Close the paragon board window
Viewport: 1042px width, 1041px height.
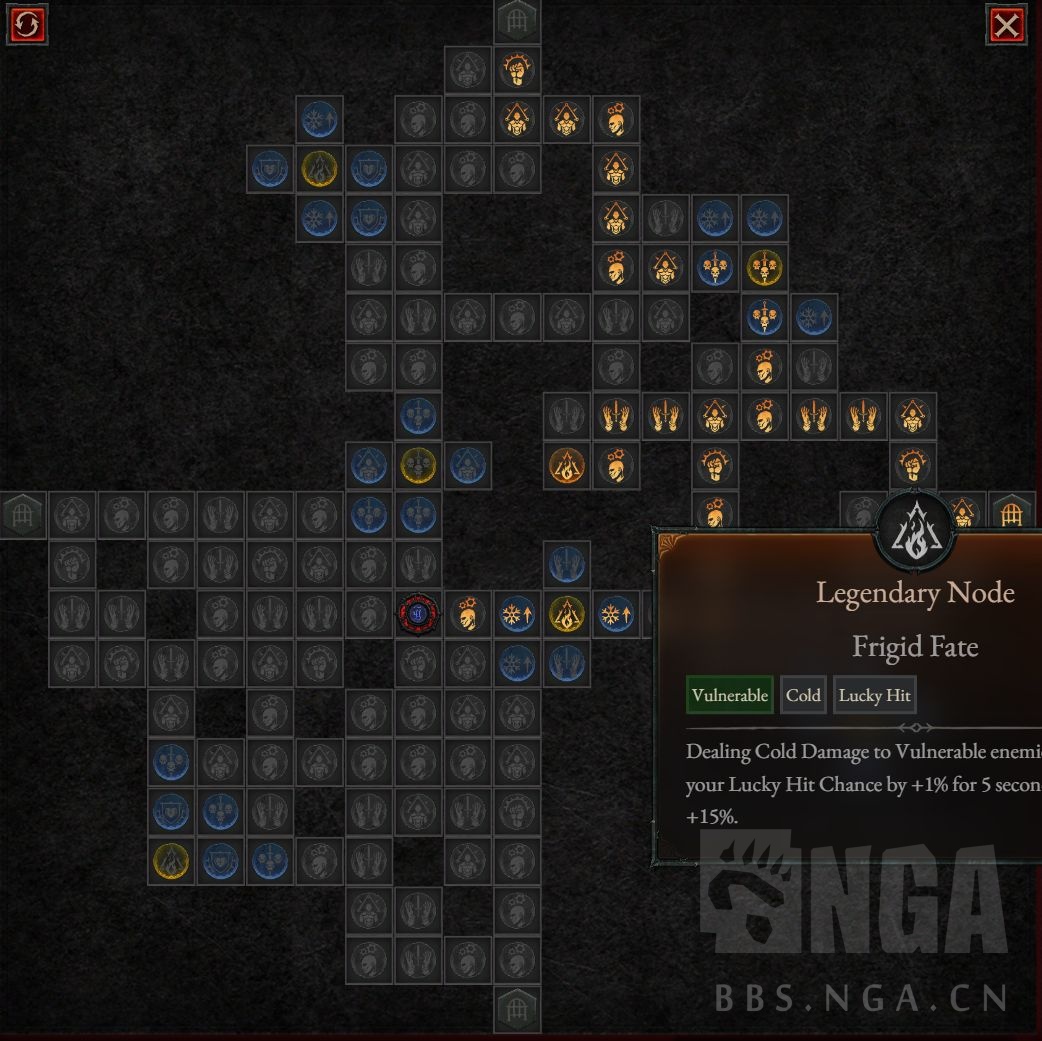point(1006,25)
